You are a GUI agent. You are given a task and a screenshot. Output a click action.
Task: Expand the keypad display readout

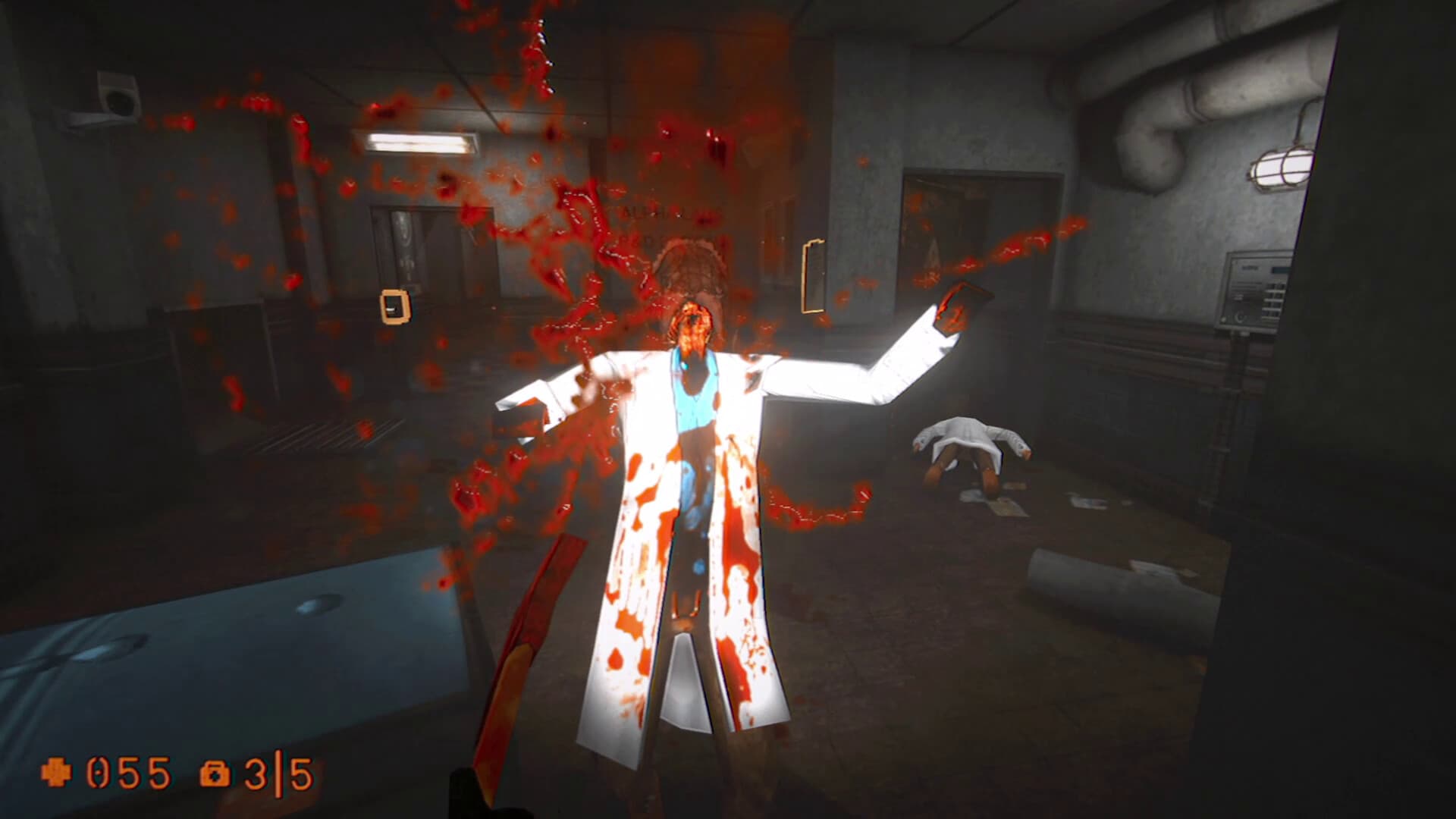click(1279, 269)
